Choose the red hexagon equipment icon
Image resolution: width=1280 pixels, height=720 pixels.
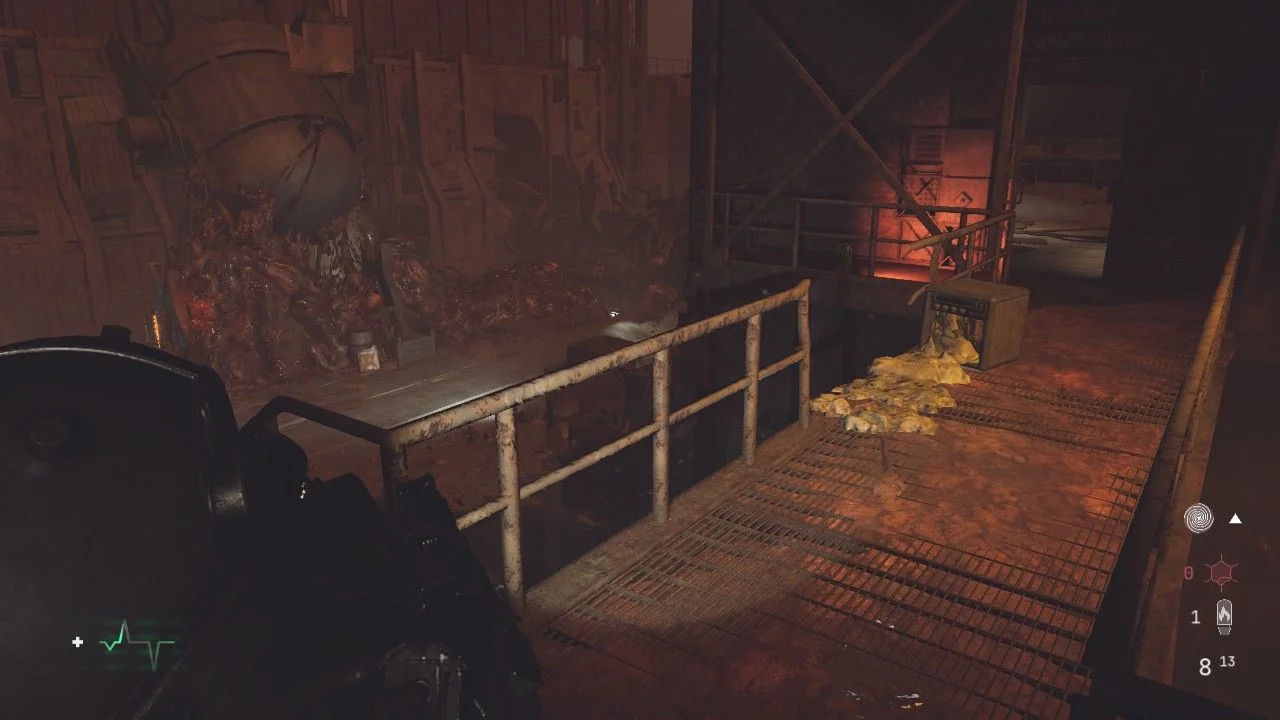pyautogui.click(x=1222, y=573)
